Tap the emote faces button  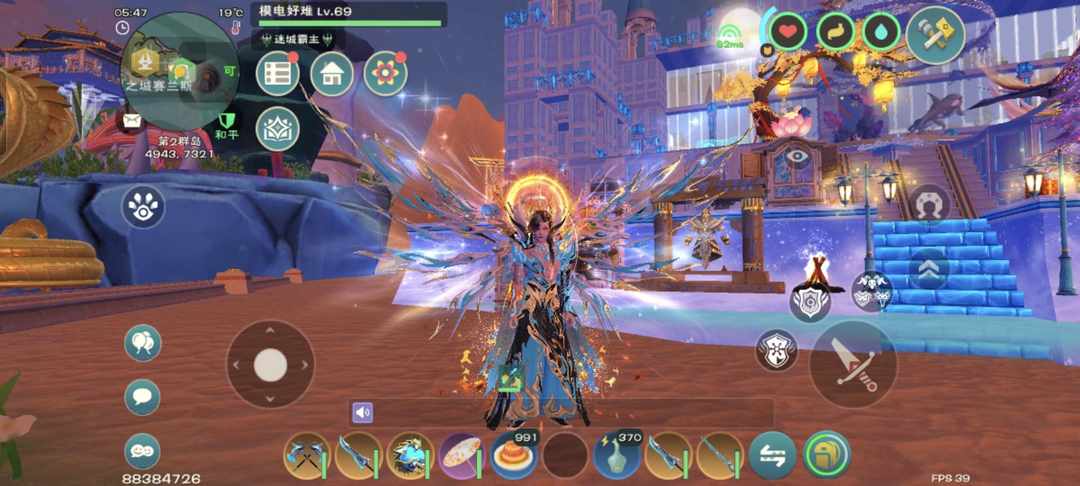(x=143, y=451)
